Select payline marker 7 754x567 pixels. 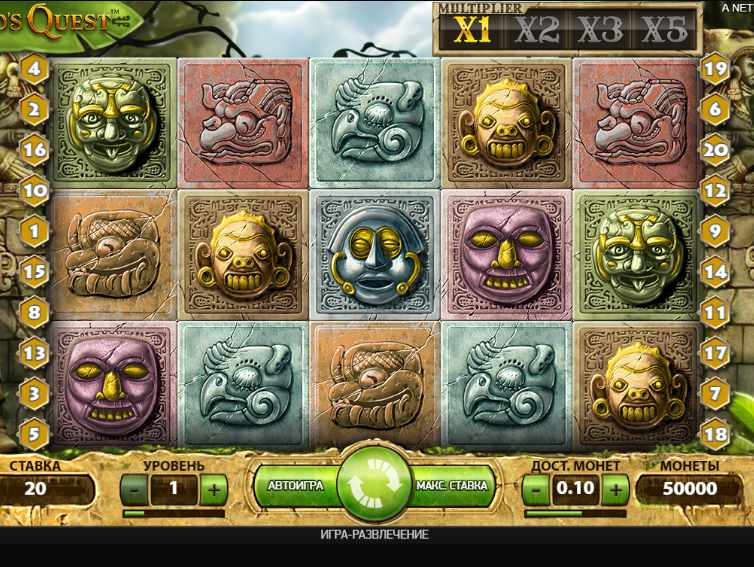pyautogui.click(x=715, y=393)
